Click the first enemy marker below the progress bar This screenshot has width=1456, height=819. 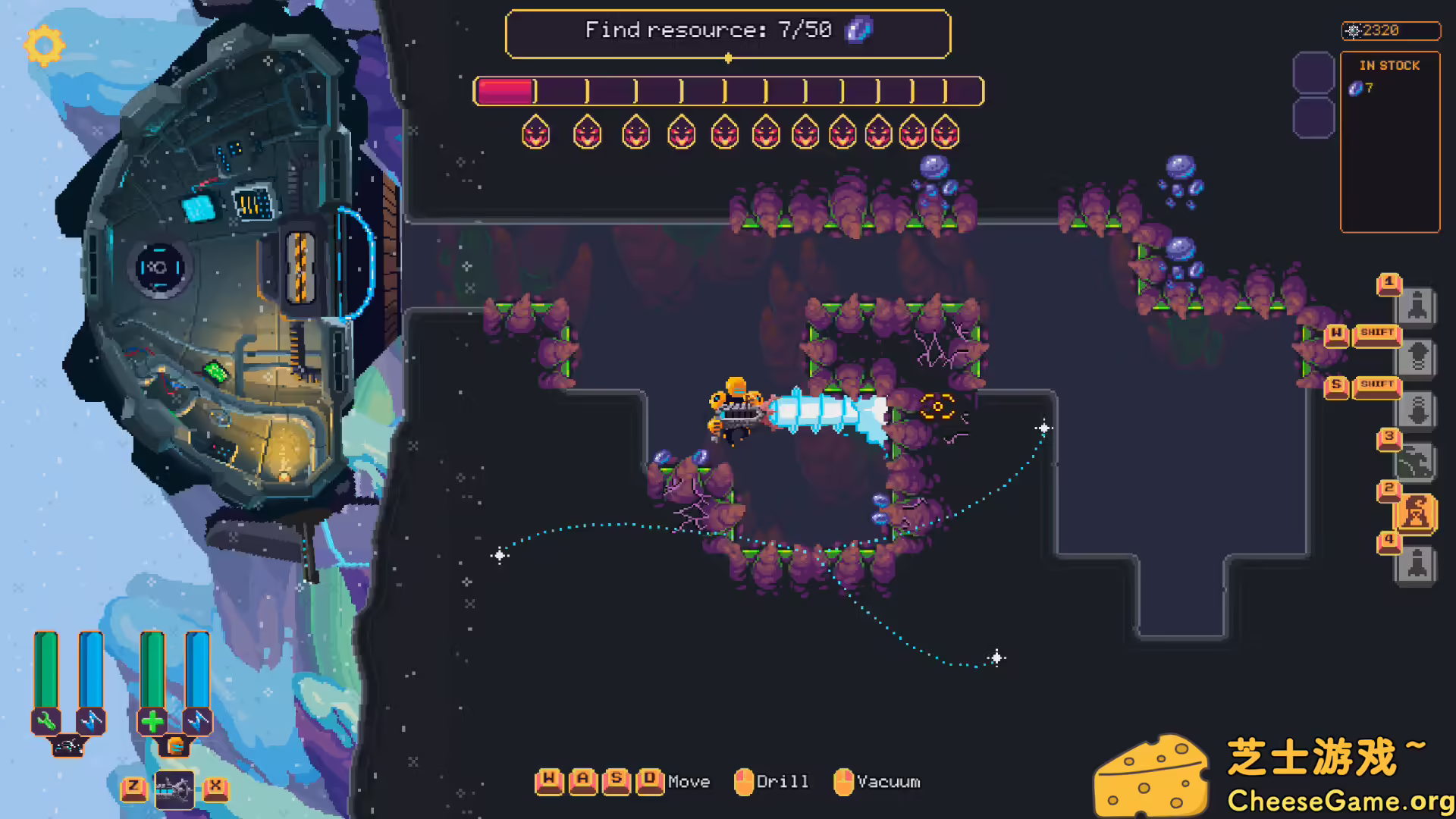(x=535, y=132)
